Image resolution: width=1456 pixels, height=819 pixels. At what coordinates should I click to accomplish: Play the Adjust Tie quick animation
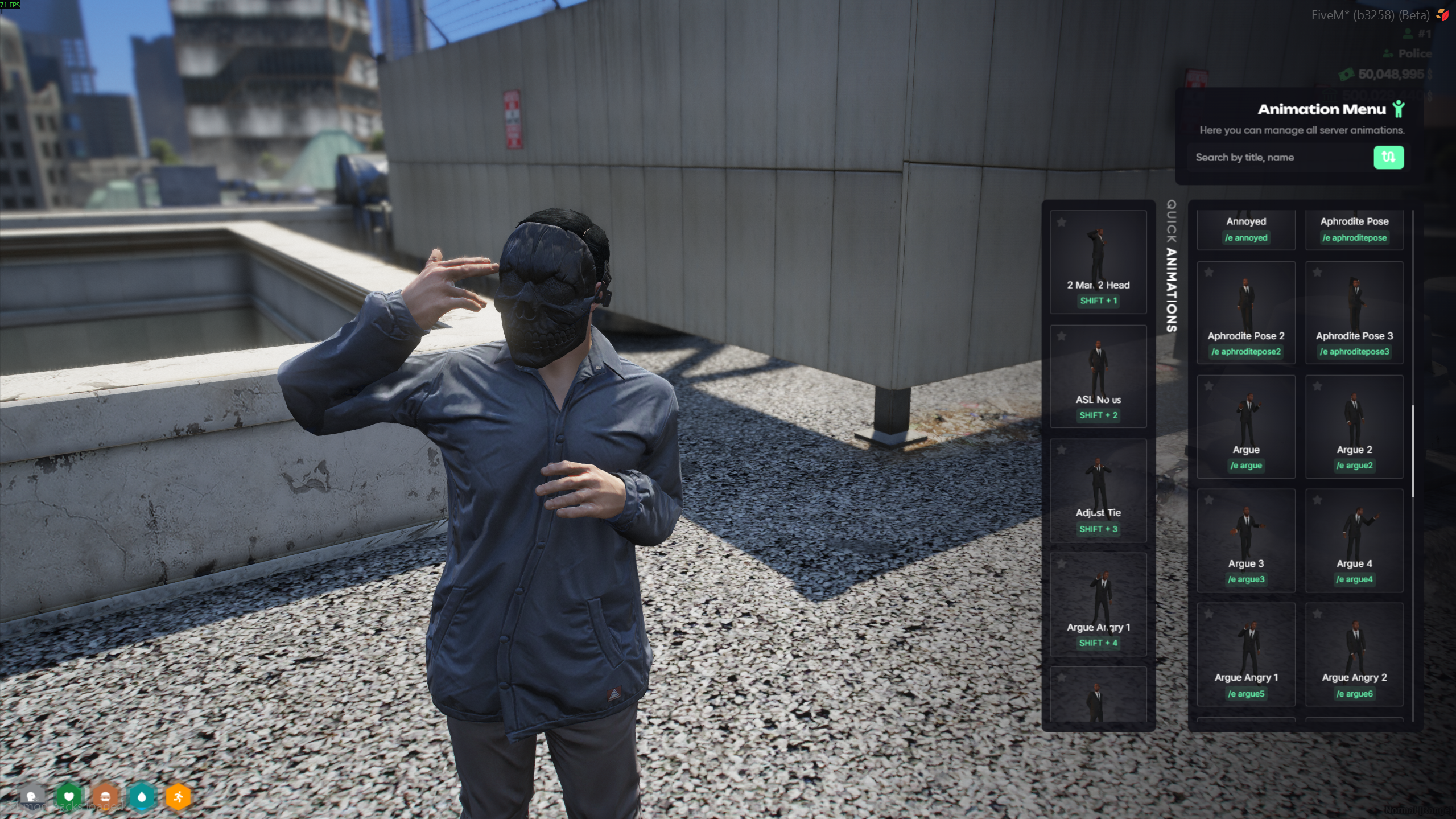1098,490
